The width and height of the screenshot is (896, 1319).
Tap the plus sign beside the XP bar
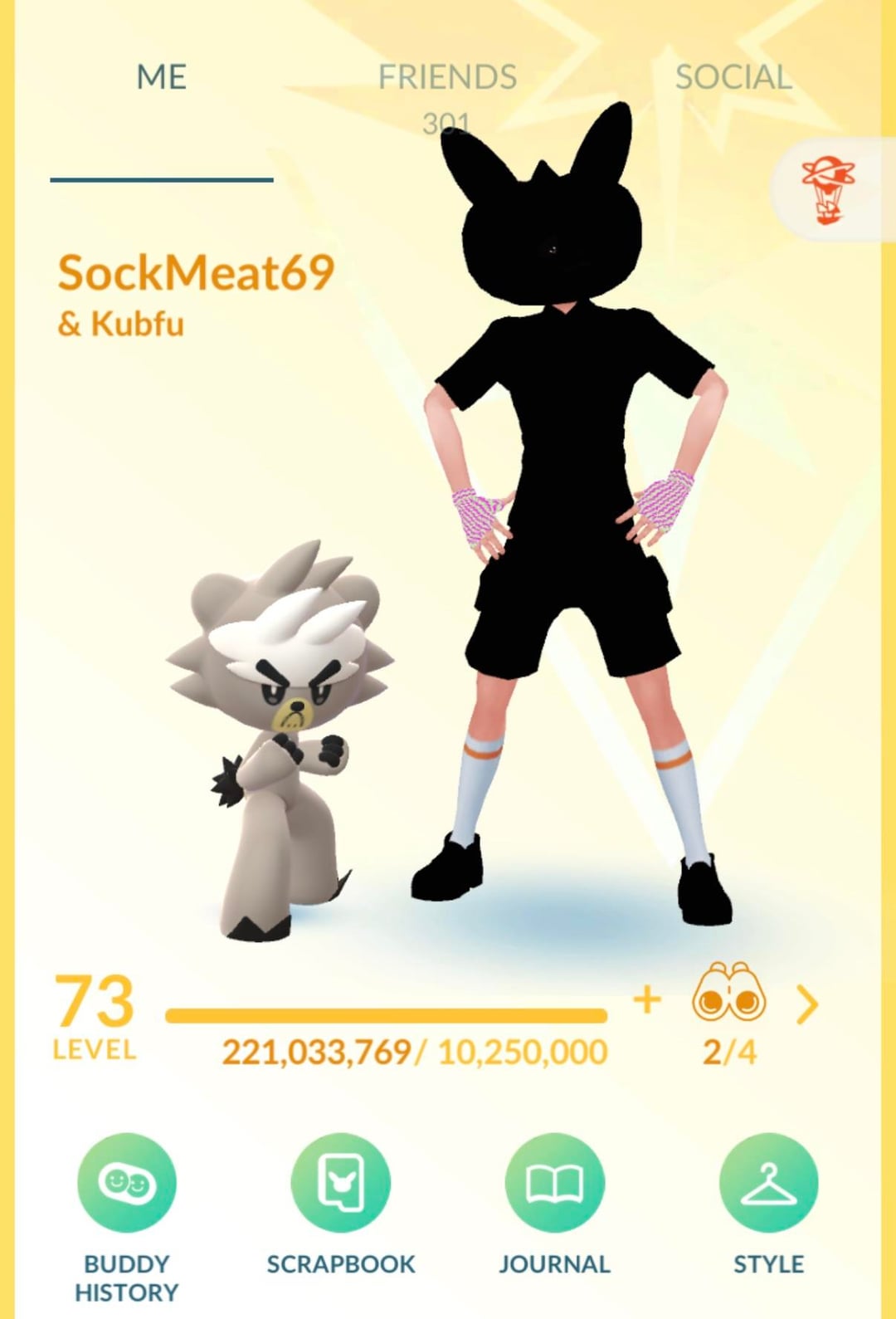pyautogui.click(x=647, y=999)
